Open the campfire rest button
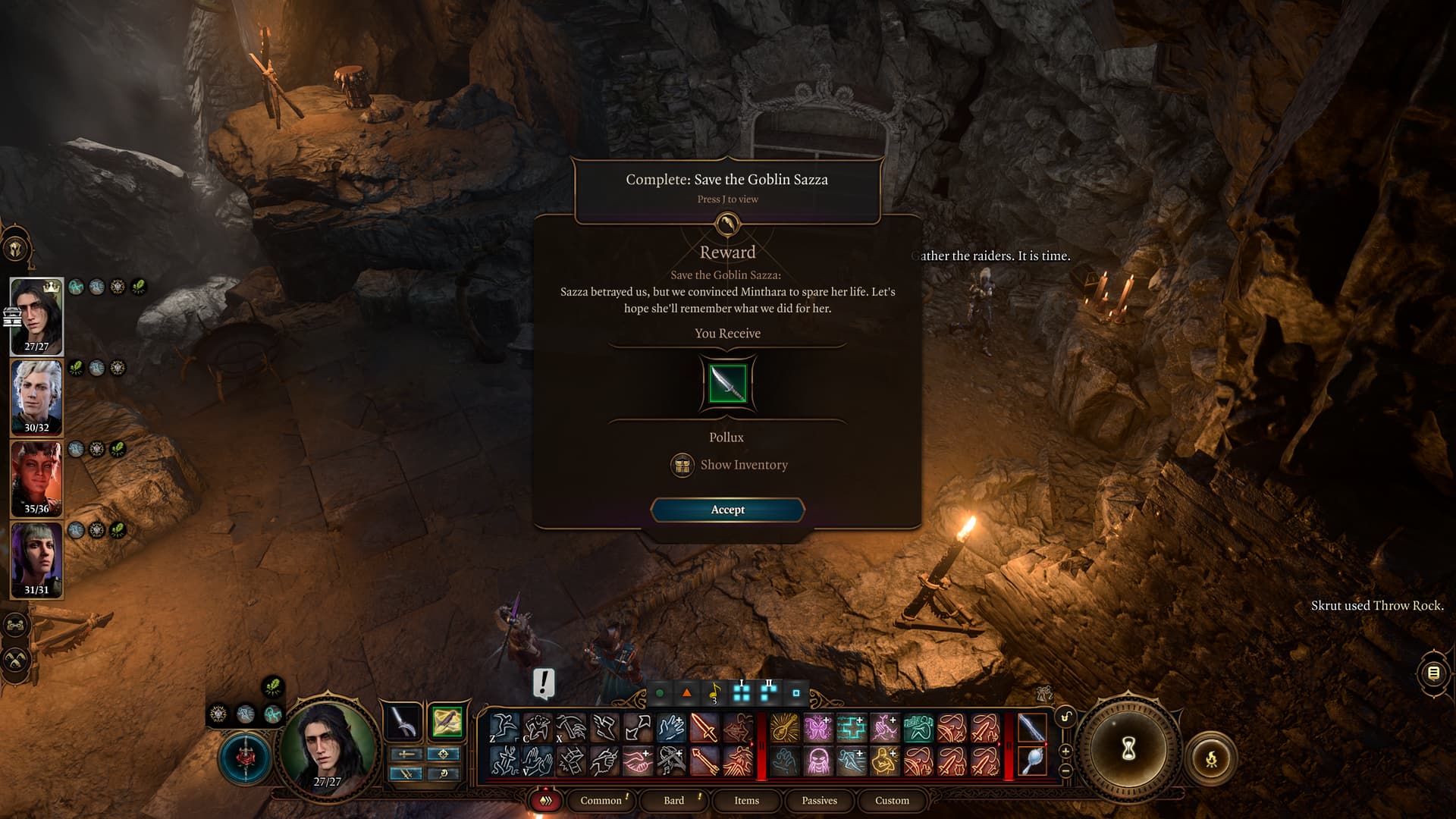 [x=1211, y=758]
